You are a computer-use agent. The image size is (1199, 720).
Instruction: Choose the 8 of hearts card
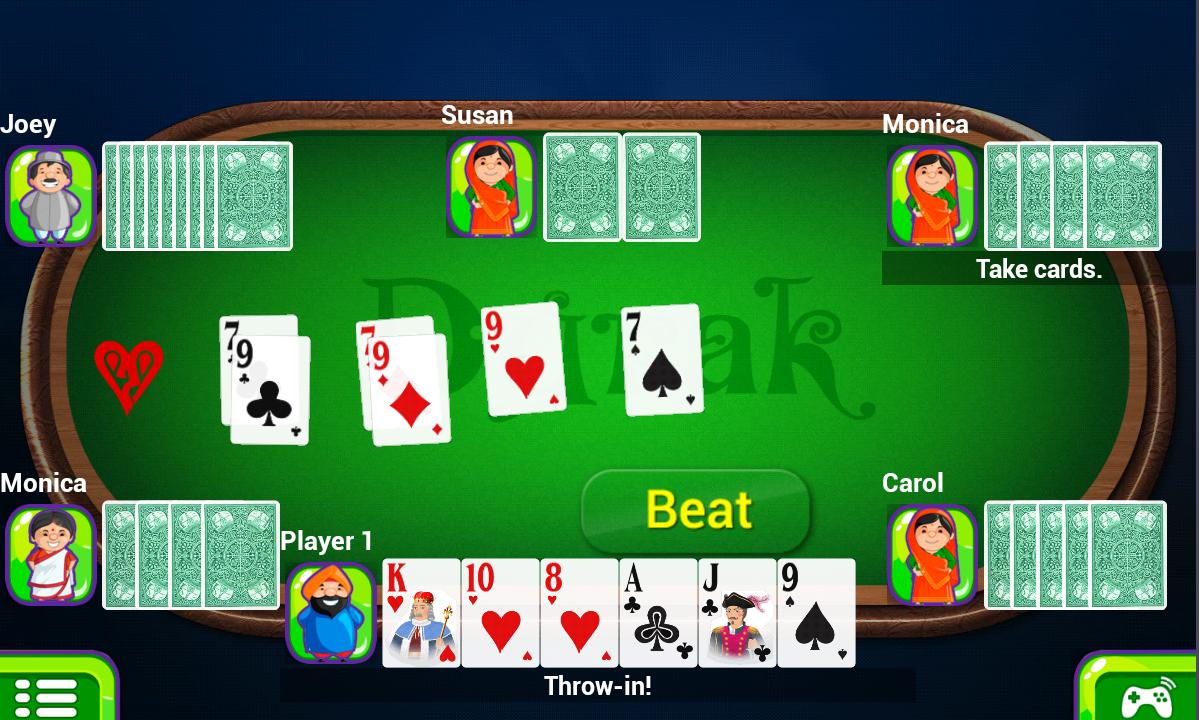pyautogui.click(x=579, y=613)
